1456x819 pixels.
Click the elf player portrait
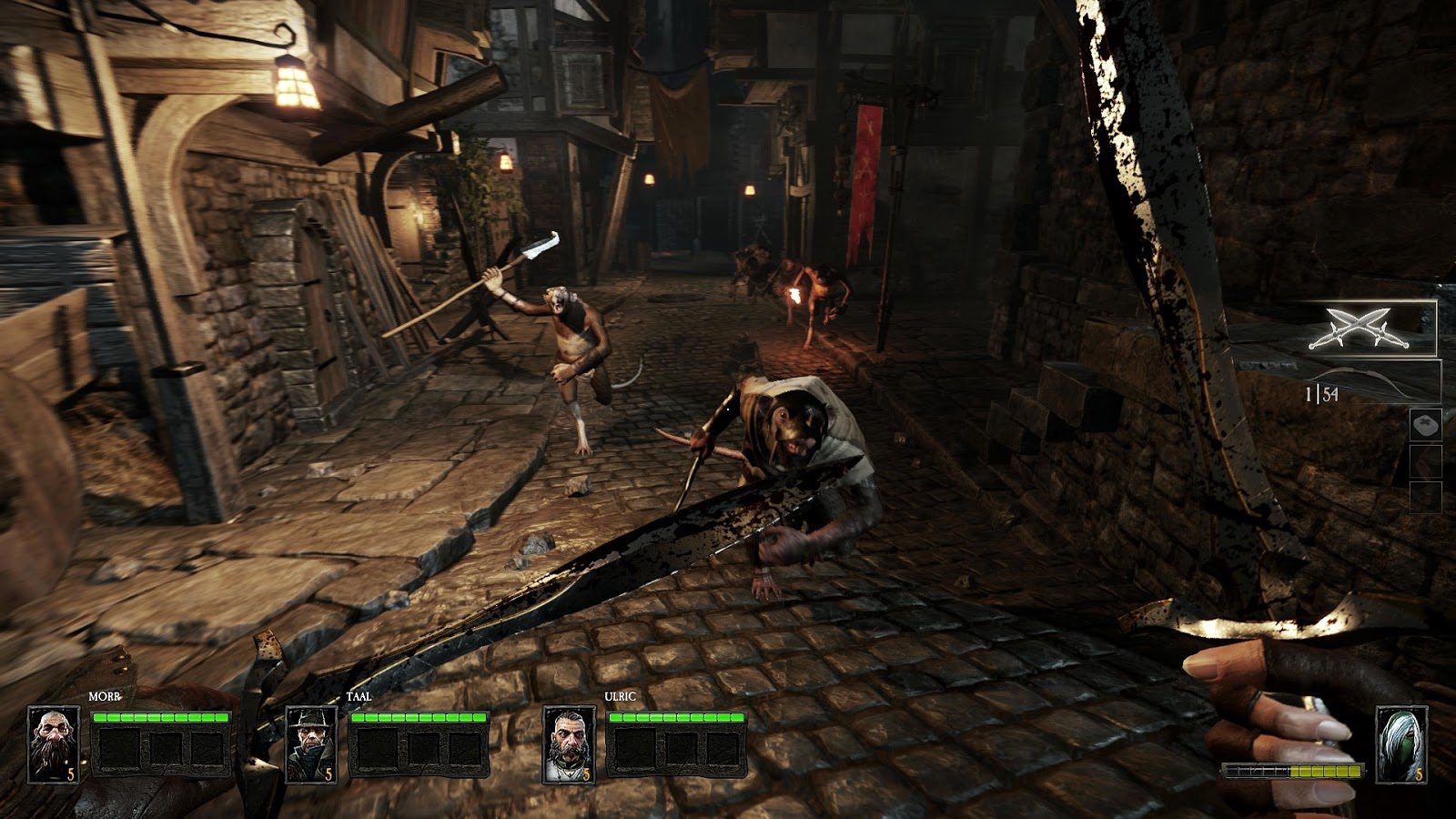coord(1400,744)
